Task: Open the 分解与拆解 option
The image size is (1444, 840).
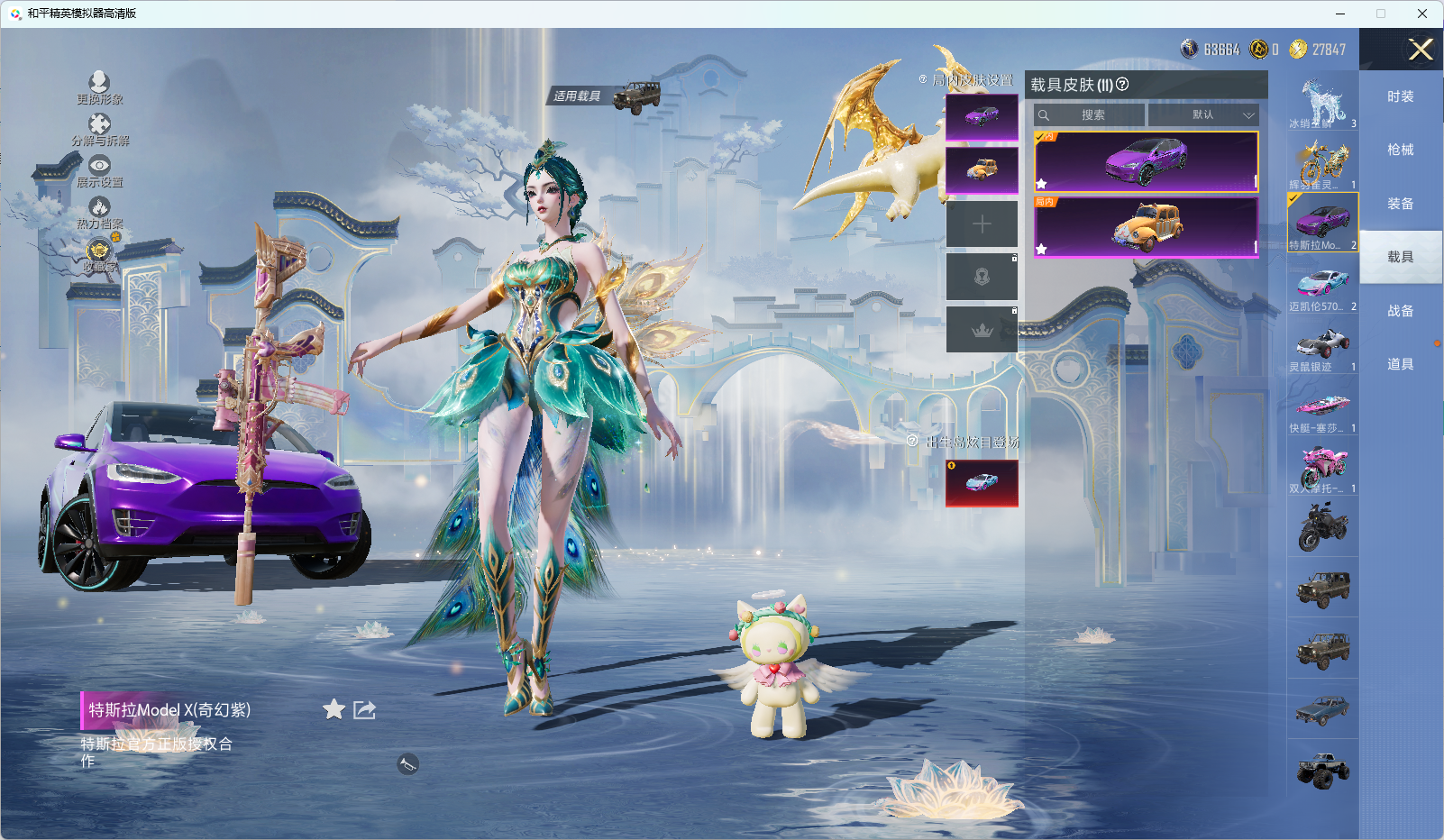Action: (x=99, y=130)
